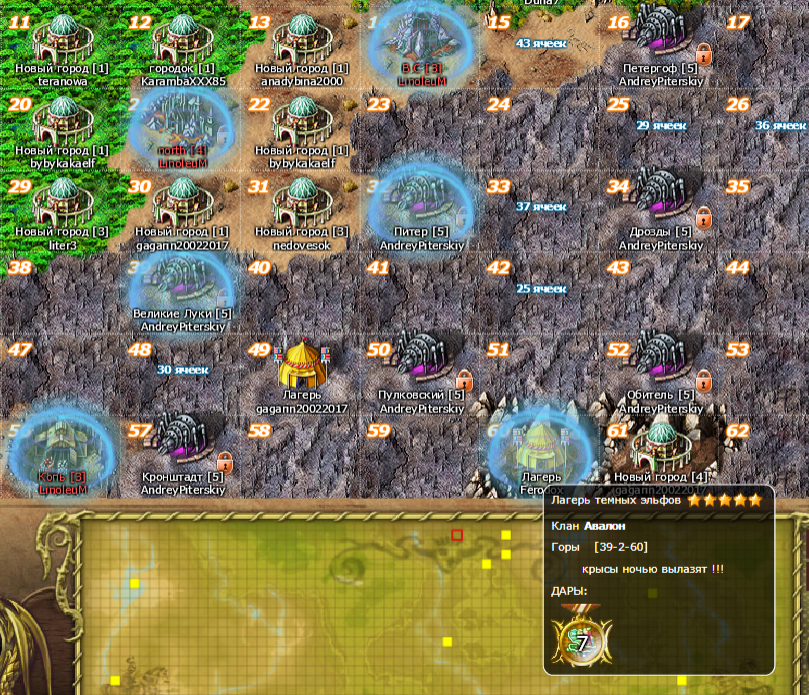The width and height of the screenshot is (809, 695).
Task: Click the red square marker on the minimap
Action: pyautogui.click(x=457, y=535)
